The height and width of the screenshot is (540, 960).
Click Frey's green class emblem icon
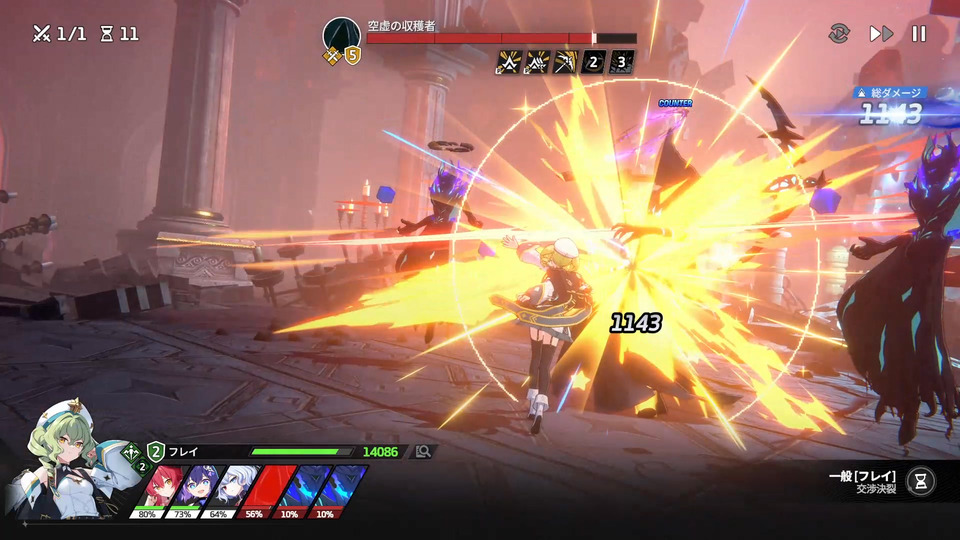pos(130,452)
